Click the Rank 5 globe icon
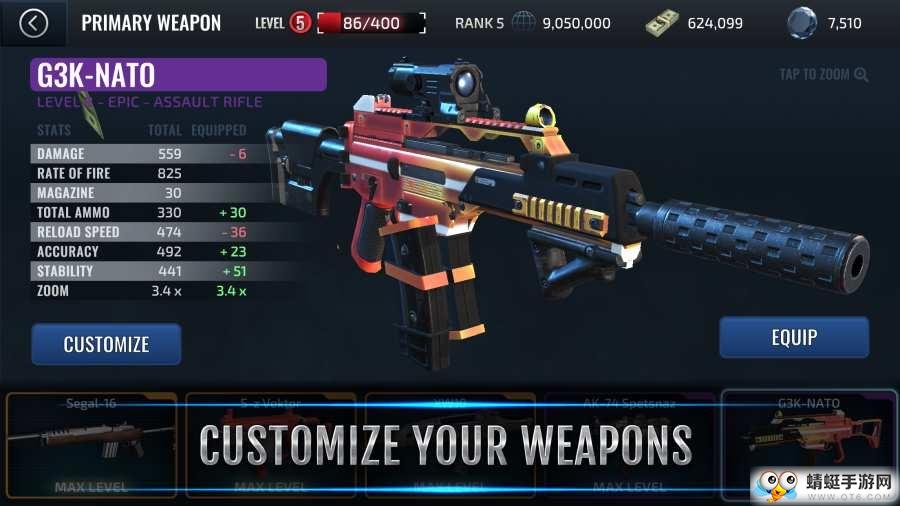The height and width of the screenshot is (506, 900). pyautogui.click(x=524, y=23)
